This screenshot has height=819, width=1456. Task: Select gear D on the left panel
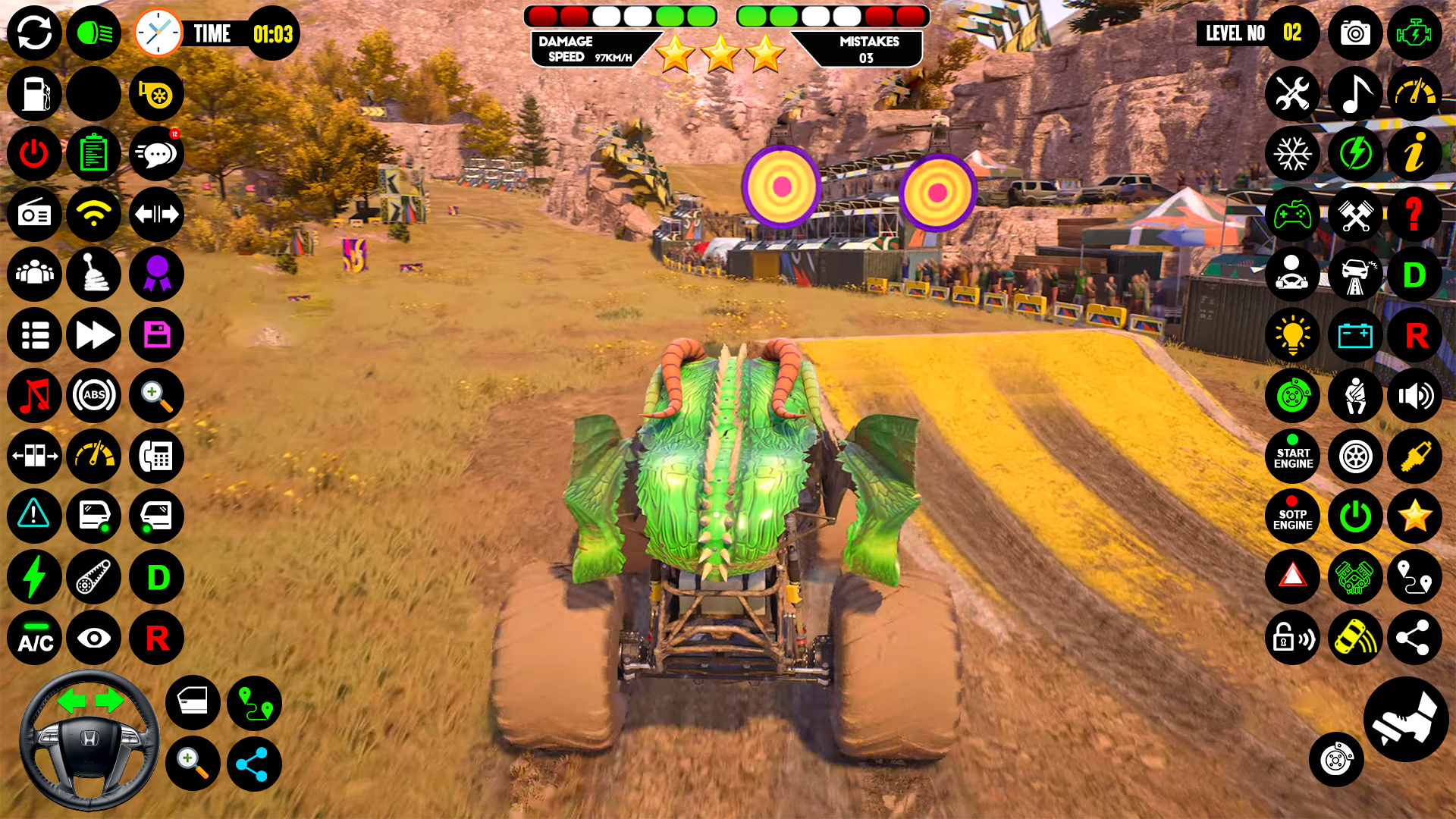click(156, 577)
